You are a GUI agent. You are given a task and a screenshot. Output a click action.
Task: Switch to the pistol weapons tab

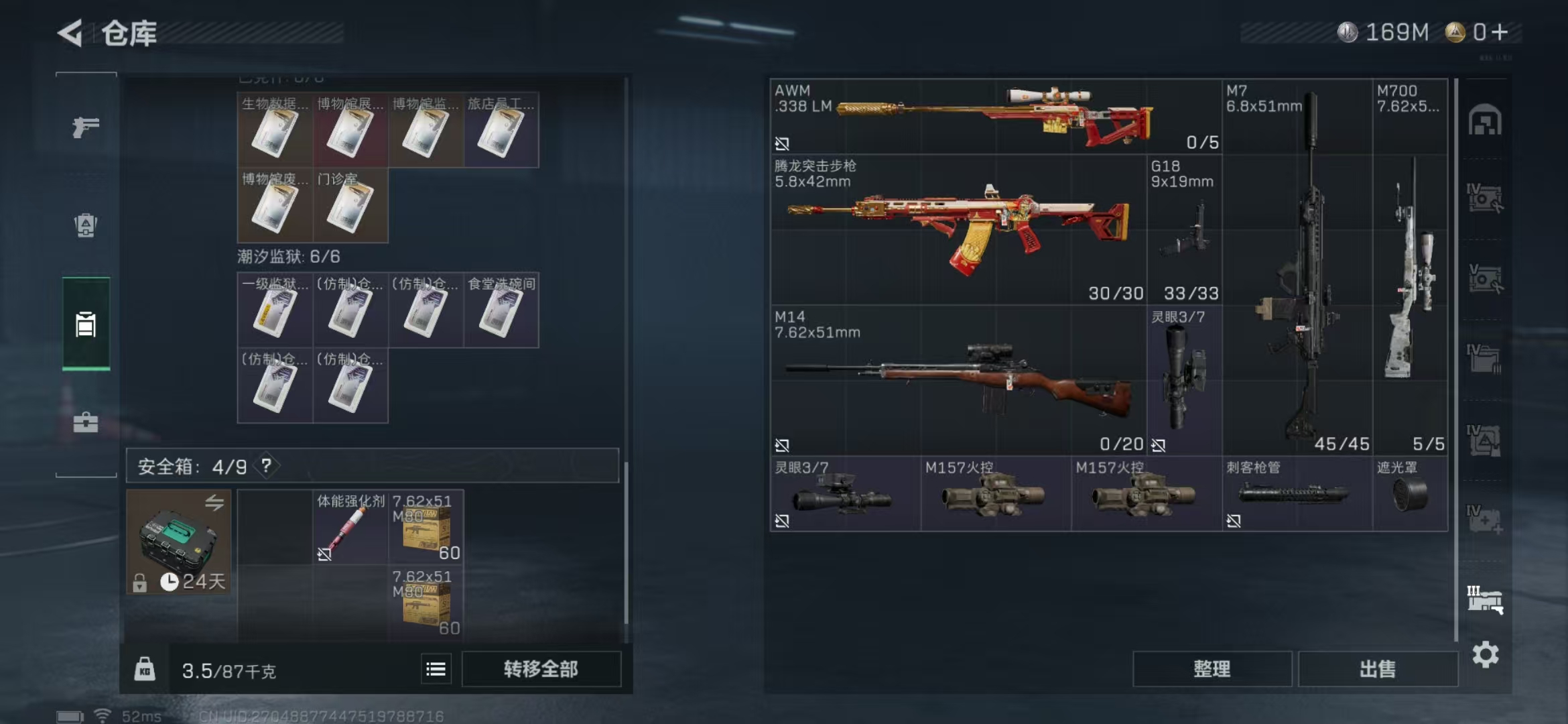tap(86, 127)
